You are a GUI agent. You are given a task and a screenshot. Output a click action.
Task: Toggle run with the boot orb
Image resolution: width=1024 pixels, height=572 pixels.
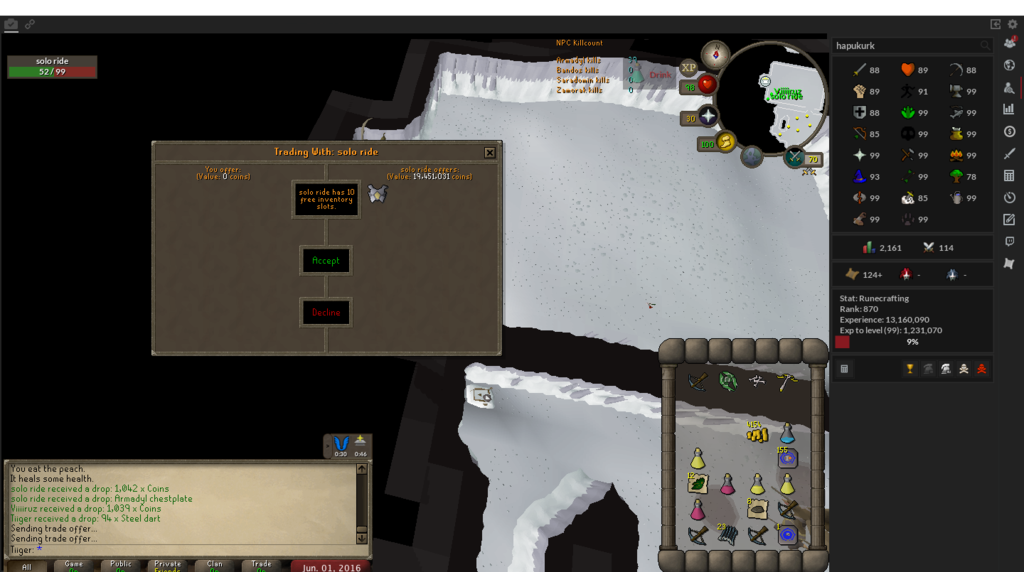pyautogui.click(x=723, y=142)
